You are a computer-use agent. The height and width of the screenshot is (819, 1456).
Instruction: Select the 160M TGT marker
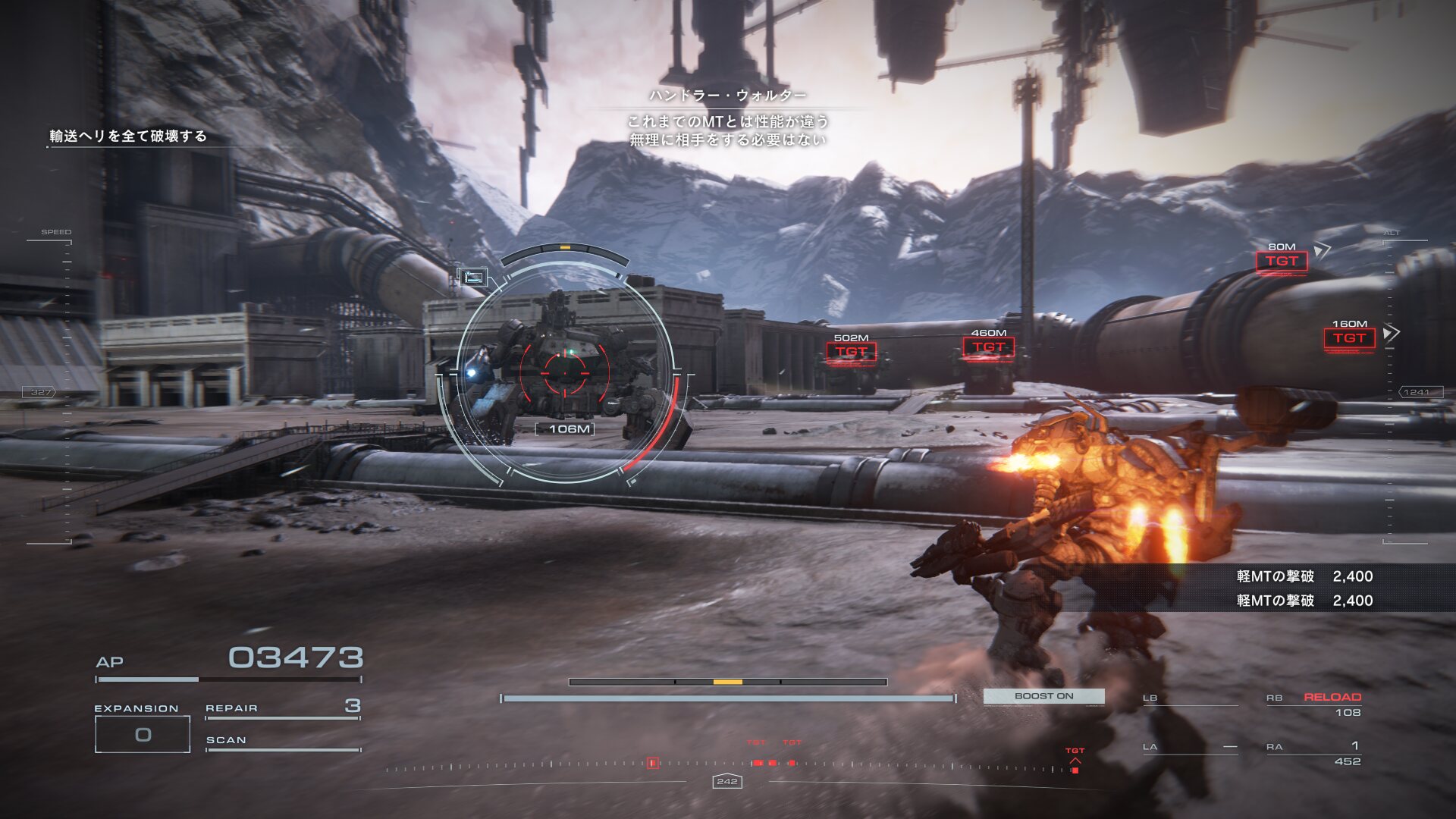click(x=1349, y=338)
